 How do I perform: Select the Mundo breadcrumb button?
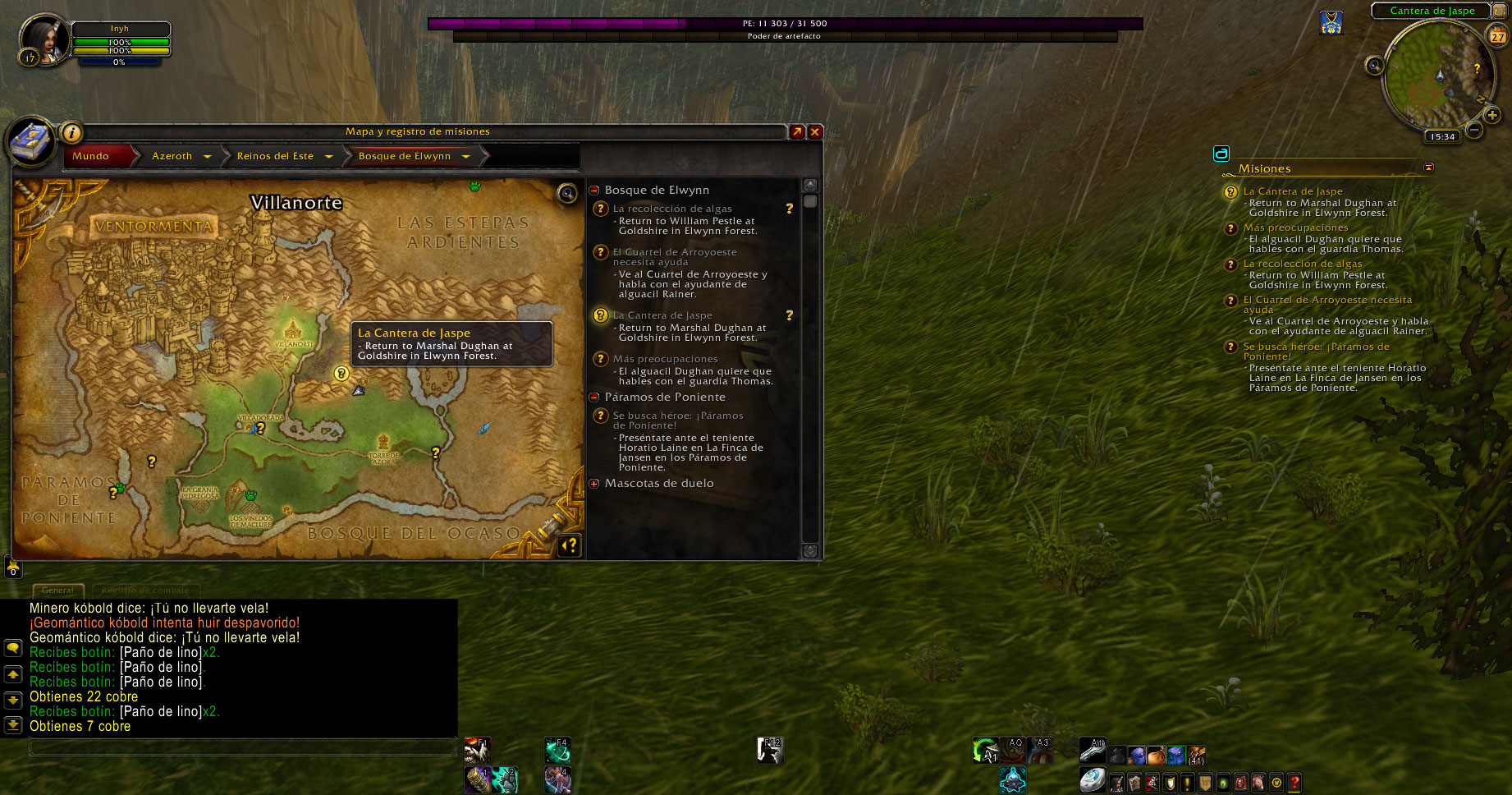click(x=91, y=156)
